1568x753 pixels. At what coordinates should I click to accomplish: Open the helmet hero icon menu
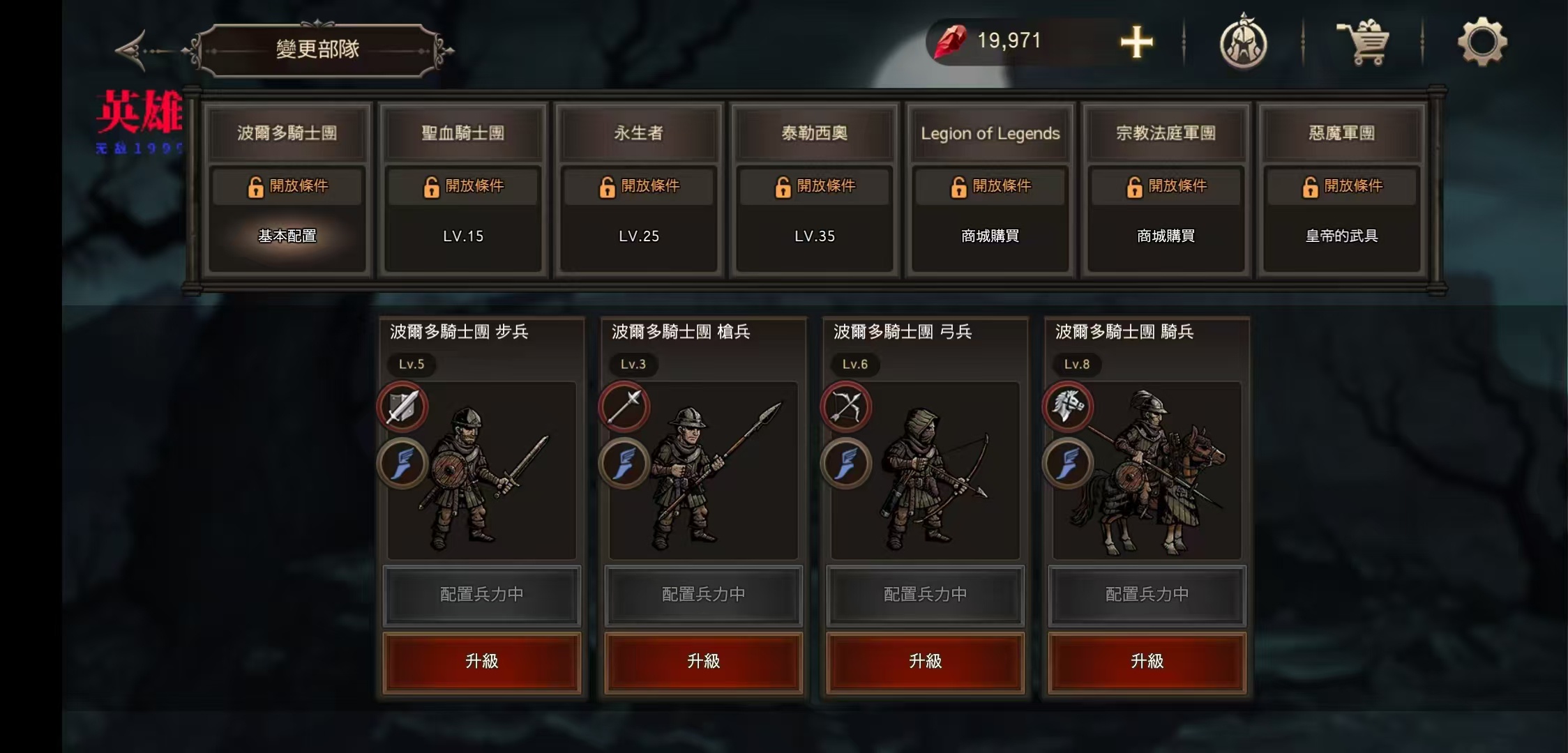(x=1243, y=43)
